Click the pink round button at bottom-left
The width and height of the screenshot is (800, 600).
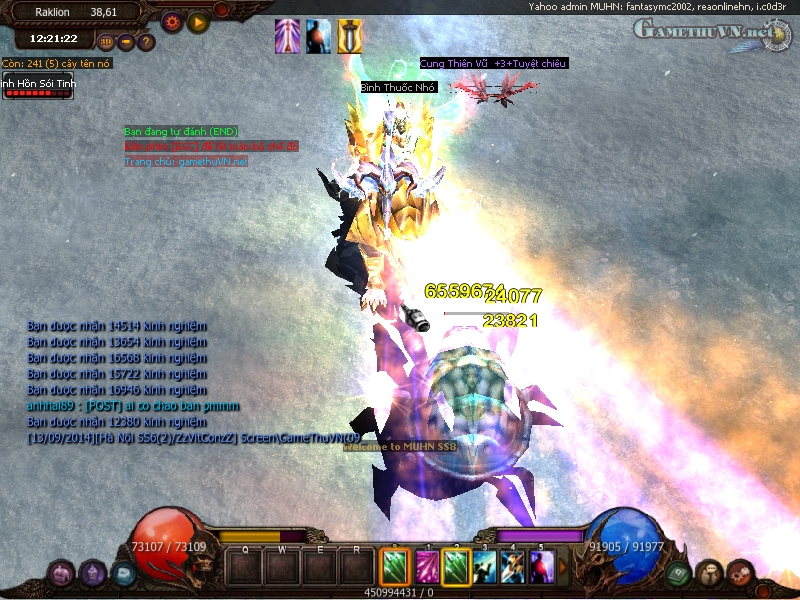pos(62,573)
